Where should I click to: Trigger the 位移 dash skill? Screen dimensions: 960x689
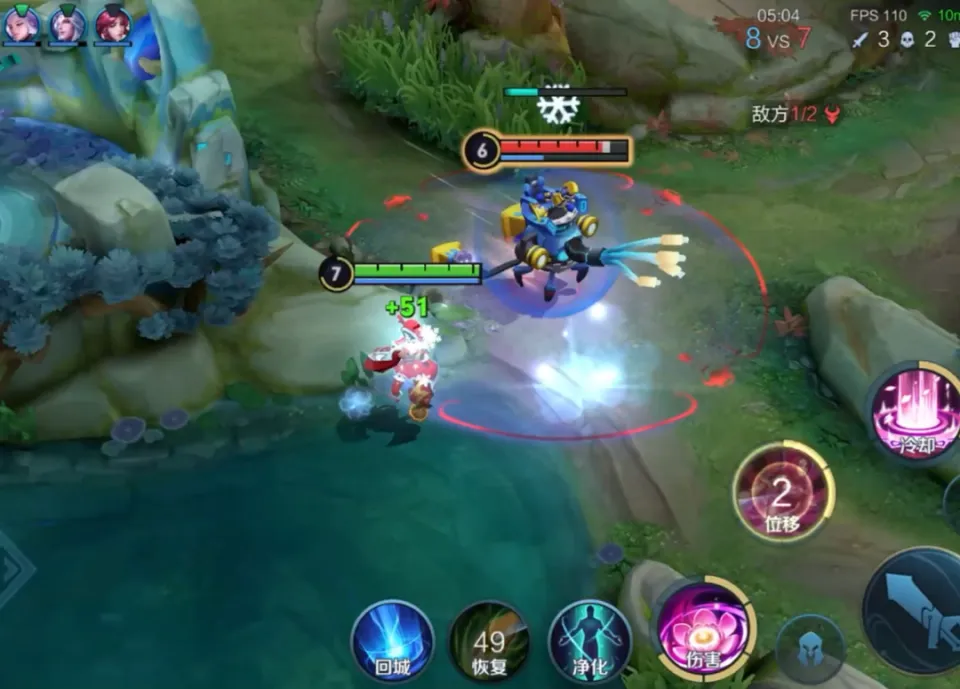[x=783, y=493]
